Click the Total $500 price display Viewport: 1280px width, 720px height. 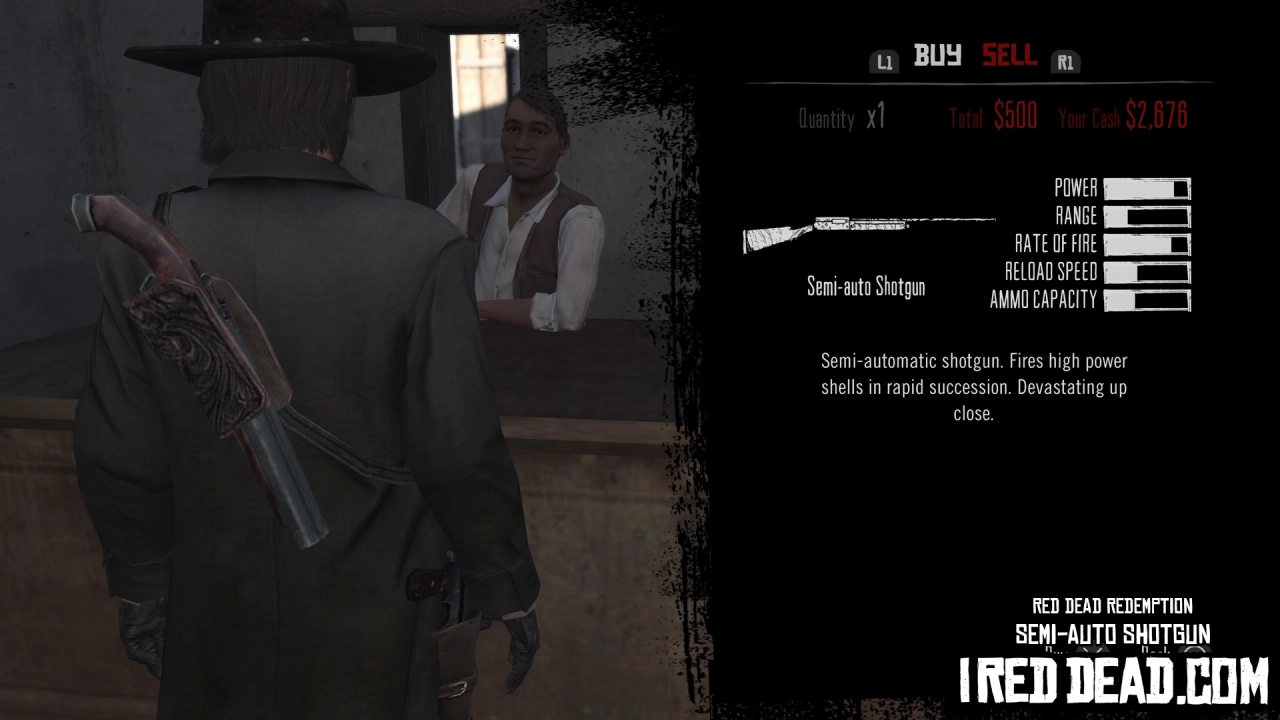tap(993, 117)
